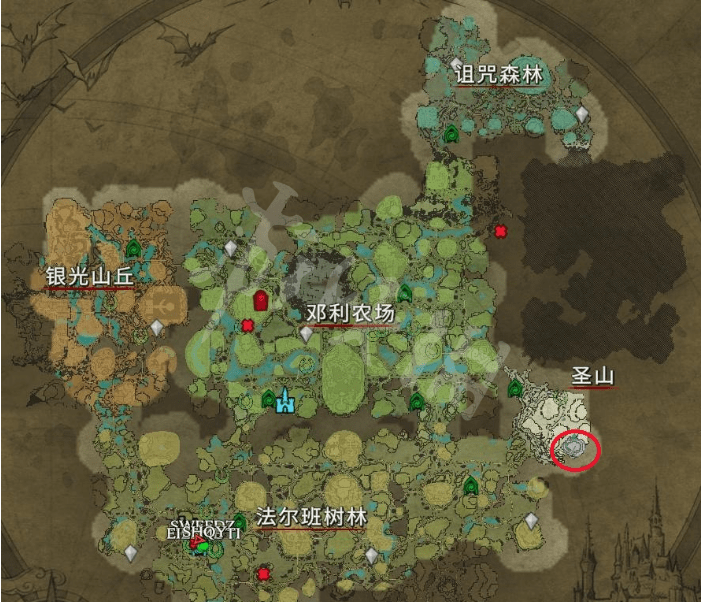Select the green waypoint in 银光山丘
Image resolution: width=701 pixels, height=602 pixels.
[x=134, y=246]
